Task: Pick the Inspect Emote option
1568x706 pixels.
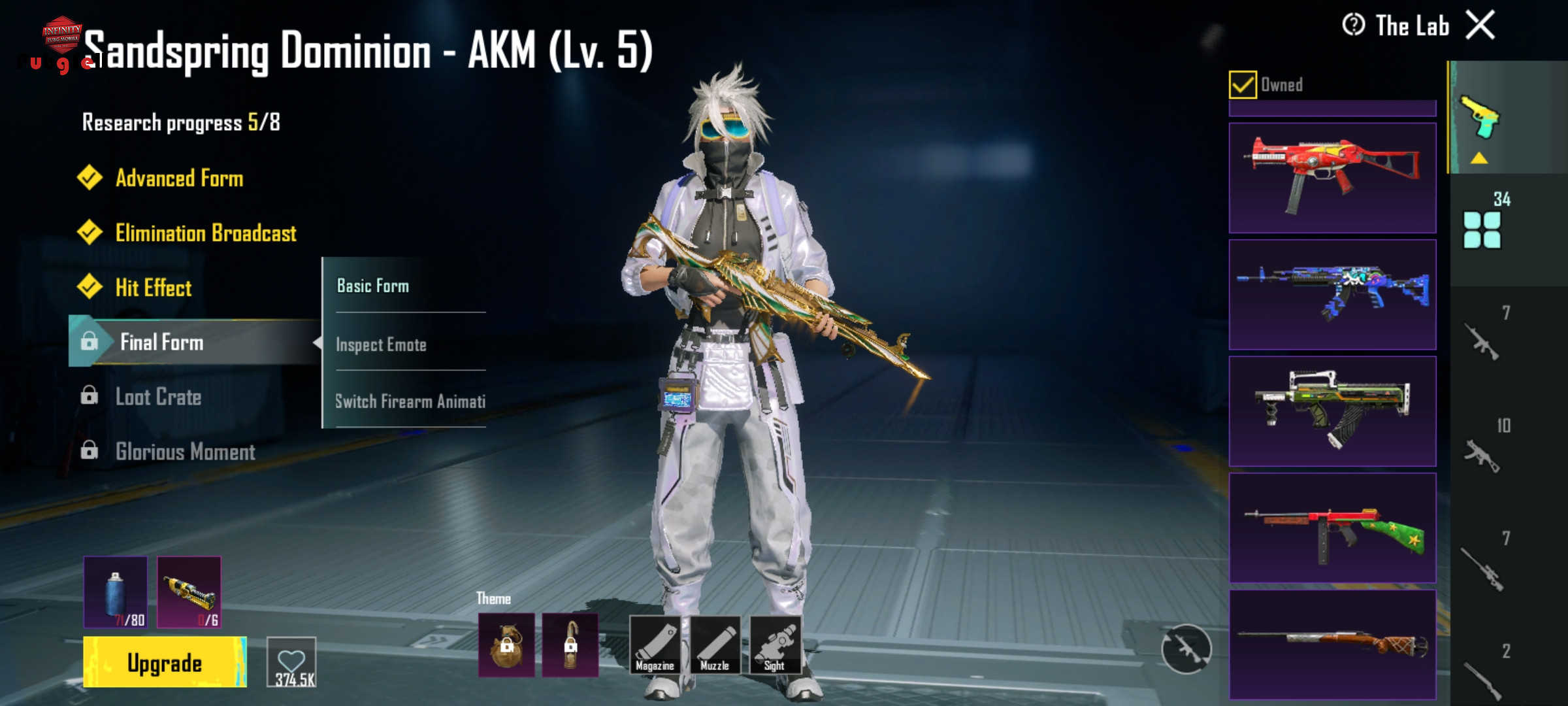Action: 381,345
